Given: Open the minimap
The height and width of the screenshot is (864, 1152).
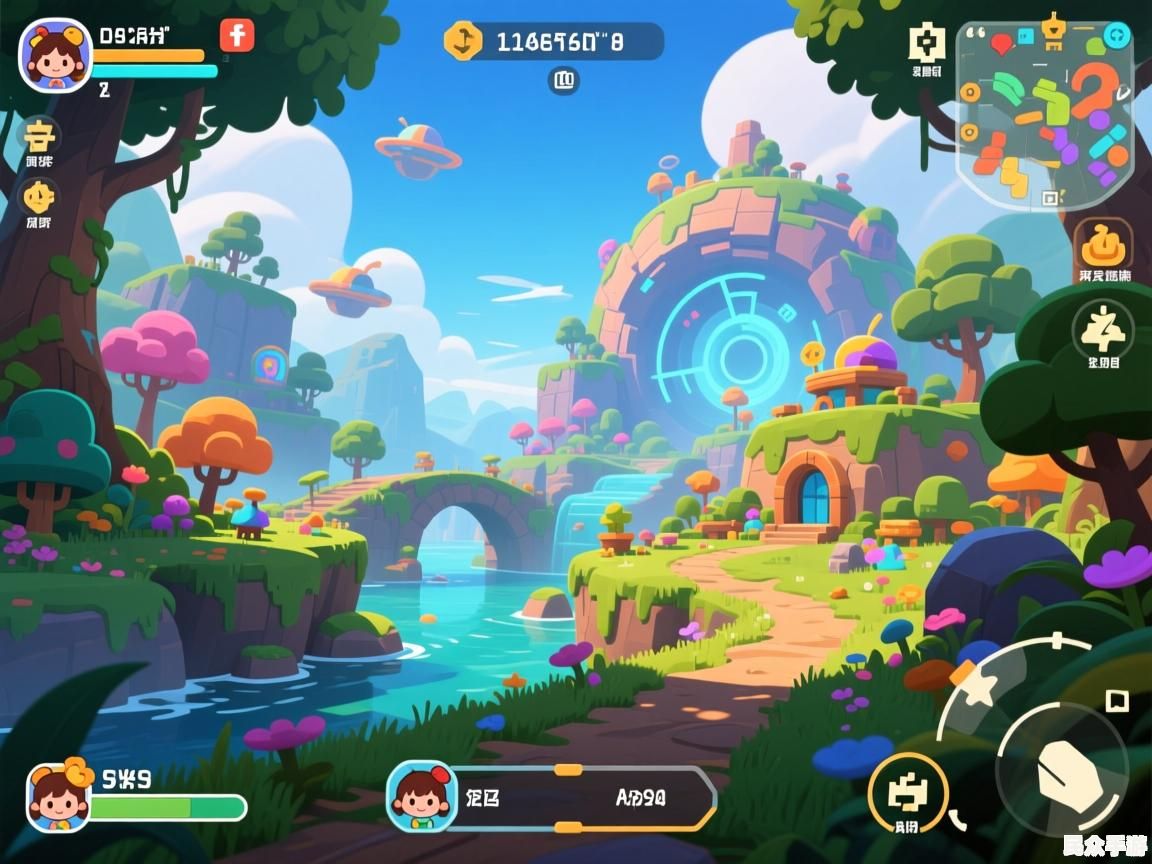Looking at the screenshot, I should [1045, 115].
